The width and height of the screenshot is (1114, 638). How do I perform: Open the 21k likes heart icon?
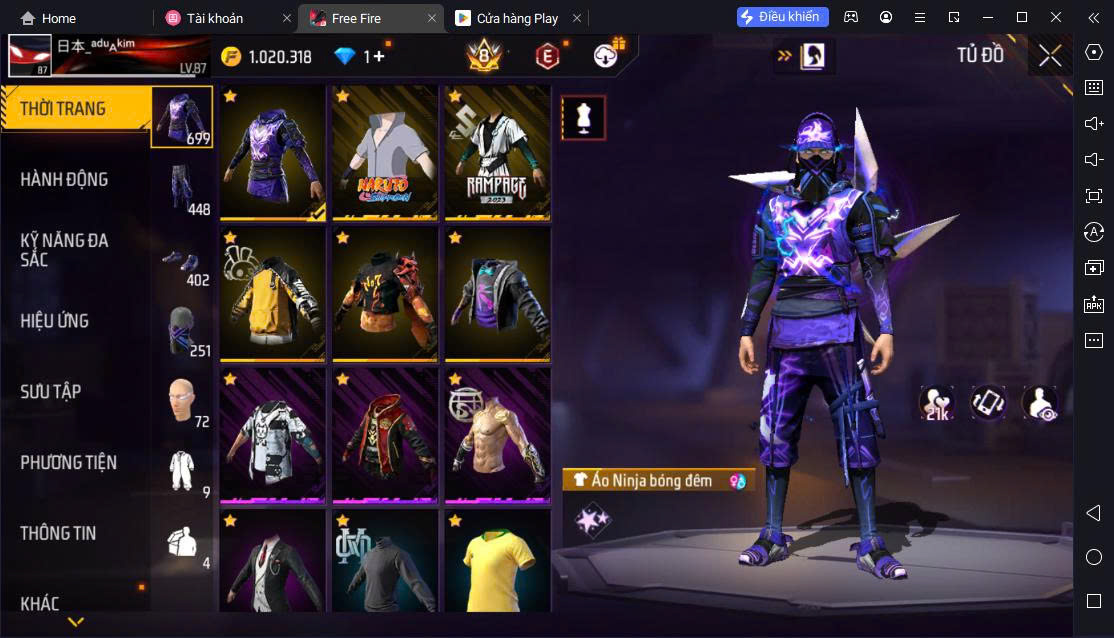[937, 403]
